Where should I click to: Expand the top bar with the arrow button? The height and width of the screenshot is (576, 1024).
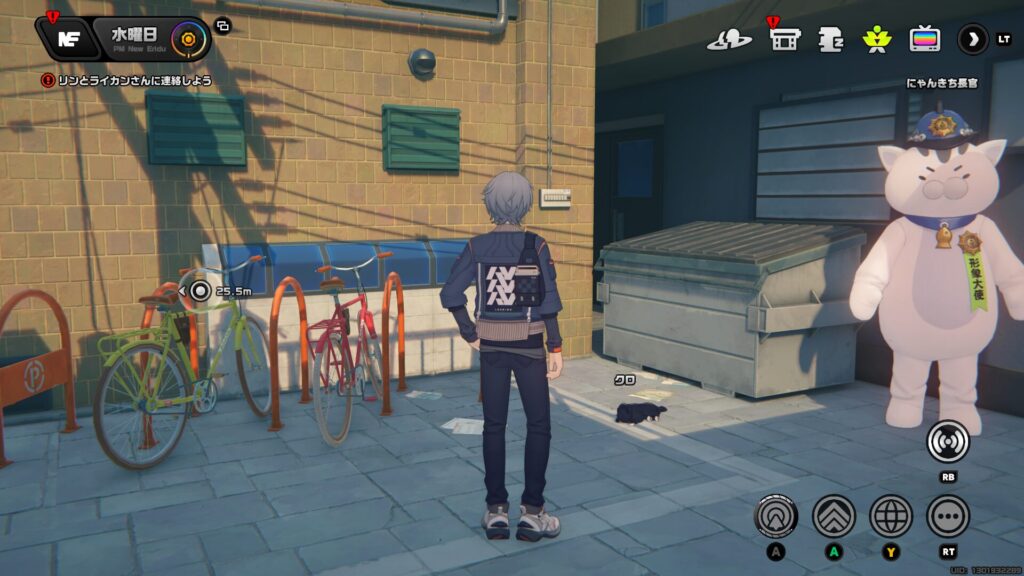(x=972, y=39)
